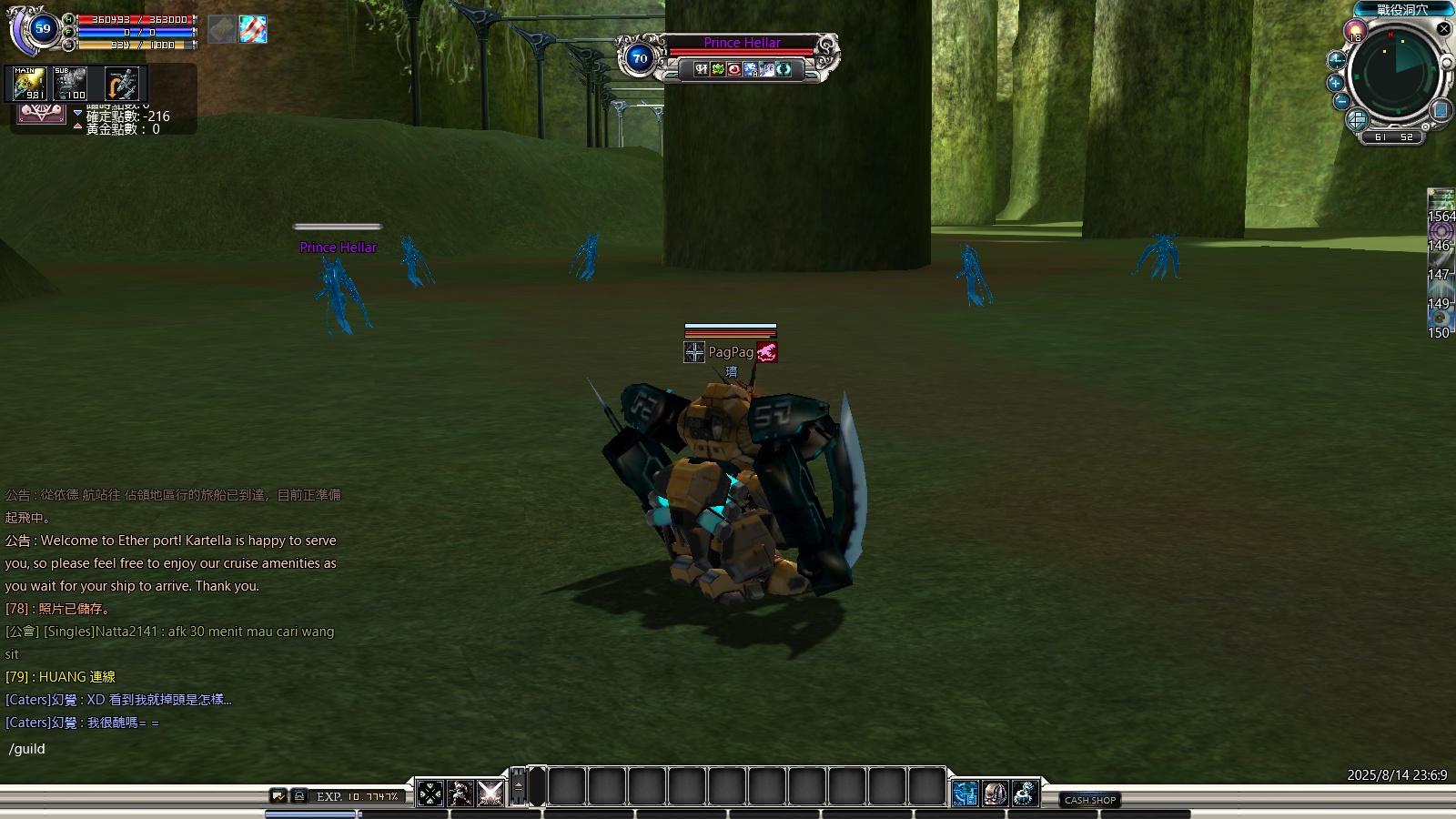The height and width of the screenshot is (819, 1456).
Task: Close the minimap with the X button
Action: pos(1443,29)
